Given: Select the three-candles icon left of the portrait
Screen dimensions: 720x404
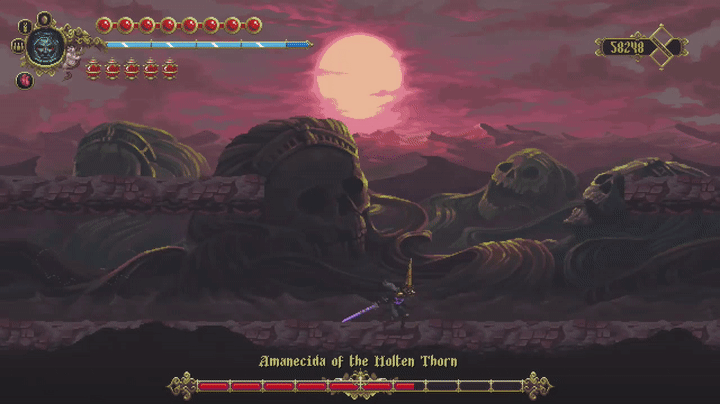Looking at the screenshot, I should (18, 45).
